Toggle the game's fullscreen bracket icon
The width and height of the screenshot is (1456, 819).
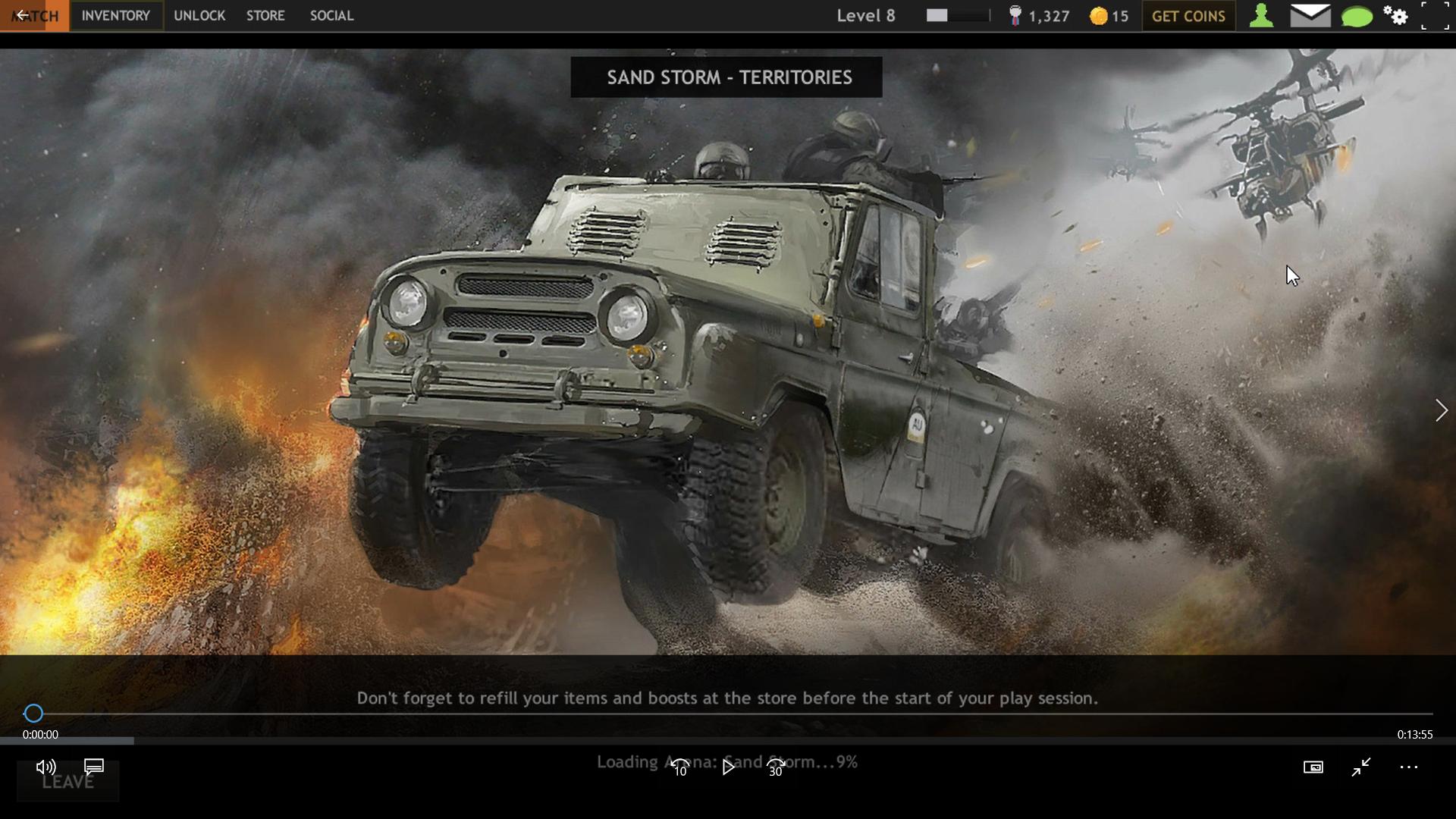pyautogui.click(x=1435, y=16)
